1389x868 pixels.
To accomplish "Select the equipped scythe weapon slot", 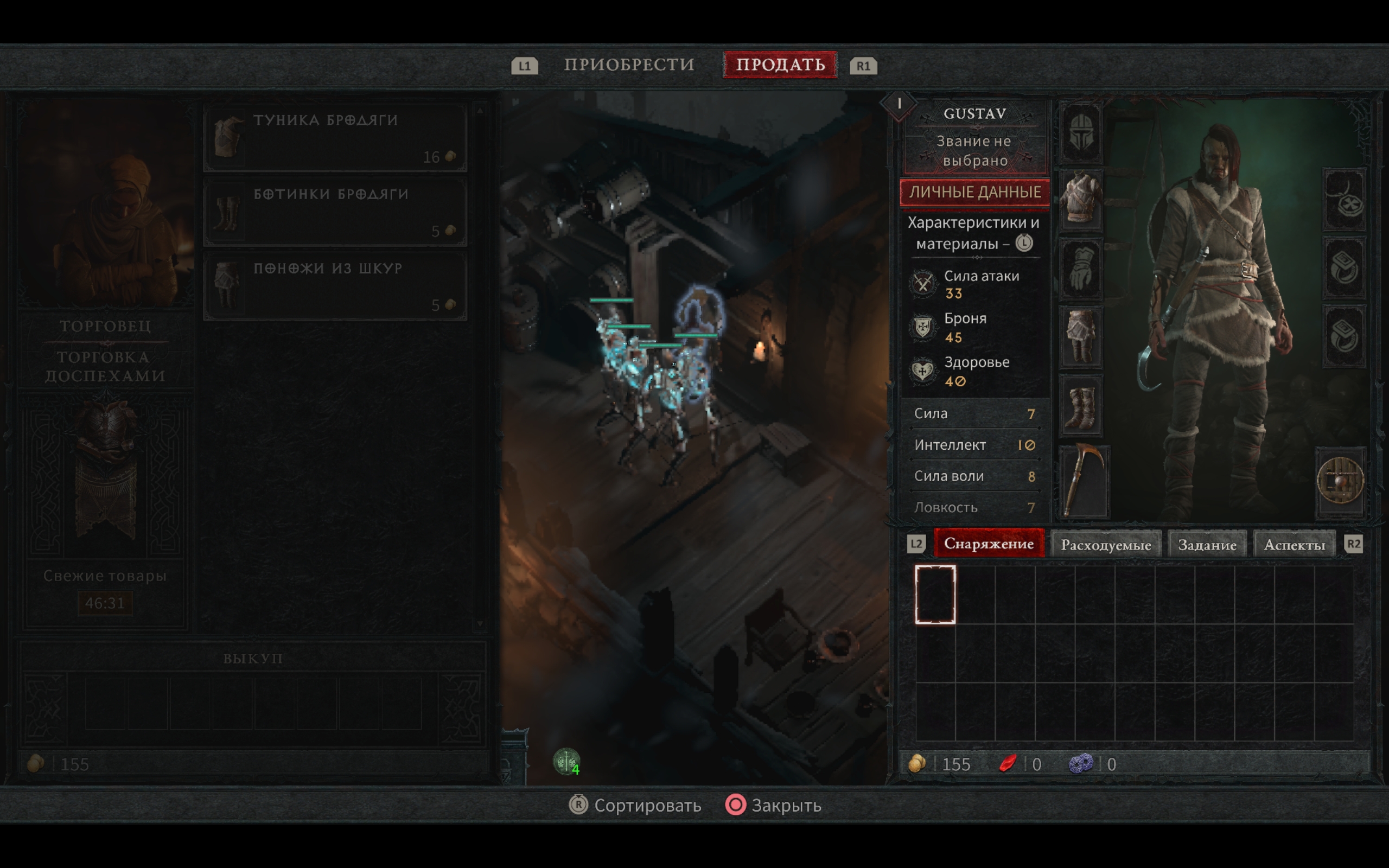I will [1084, 481].
